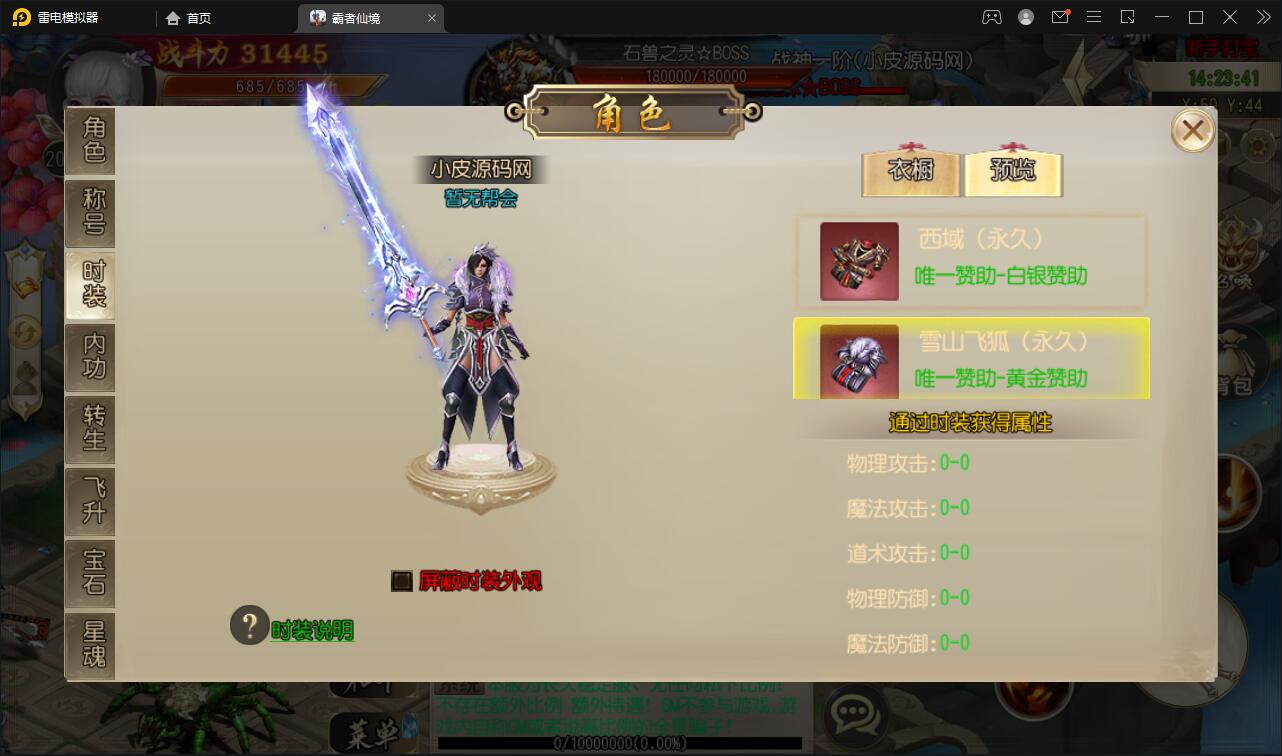
Task: Click the LDPlayer user profile icon
Action: (x=1025, y=17)
